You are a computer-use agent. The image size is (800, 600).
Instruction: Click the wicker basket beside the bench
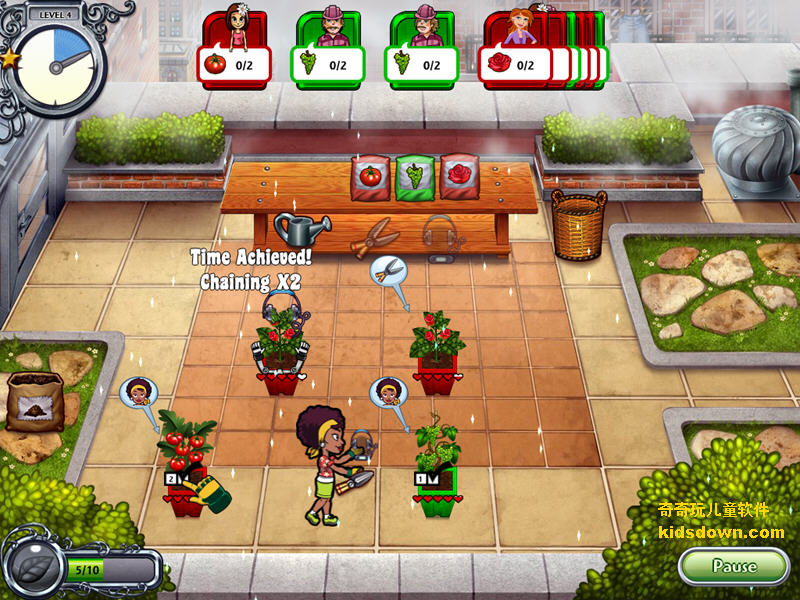pyautogui.click(x=580, y=225)
